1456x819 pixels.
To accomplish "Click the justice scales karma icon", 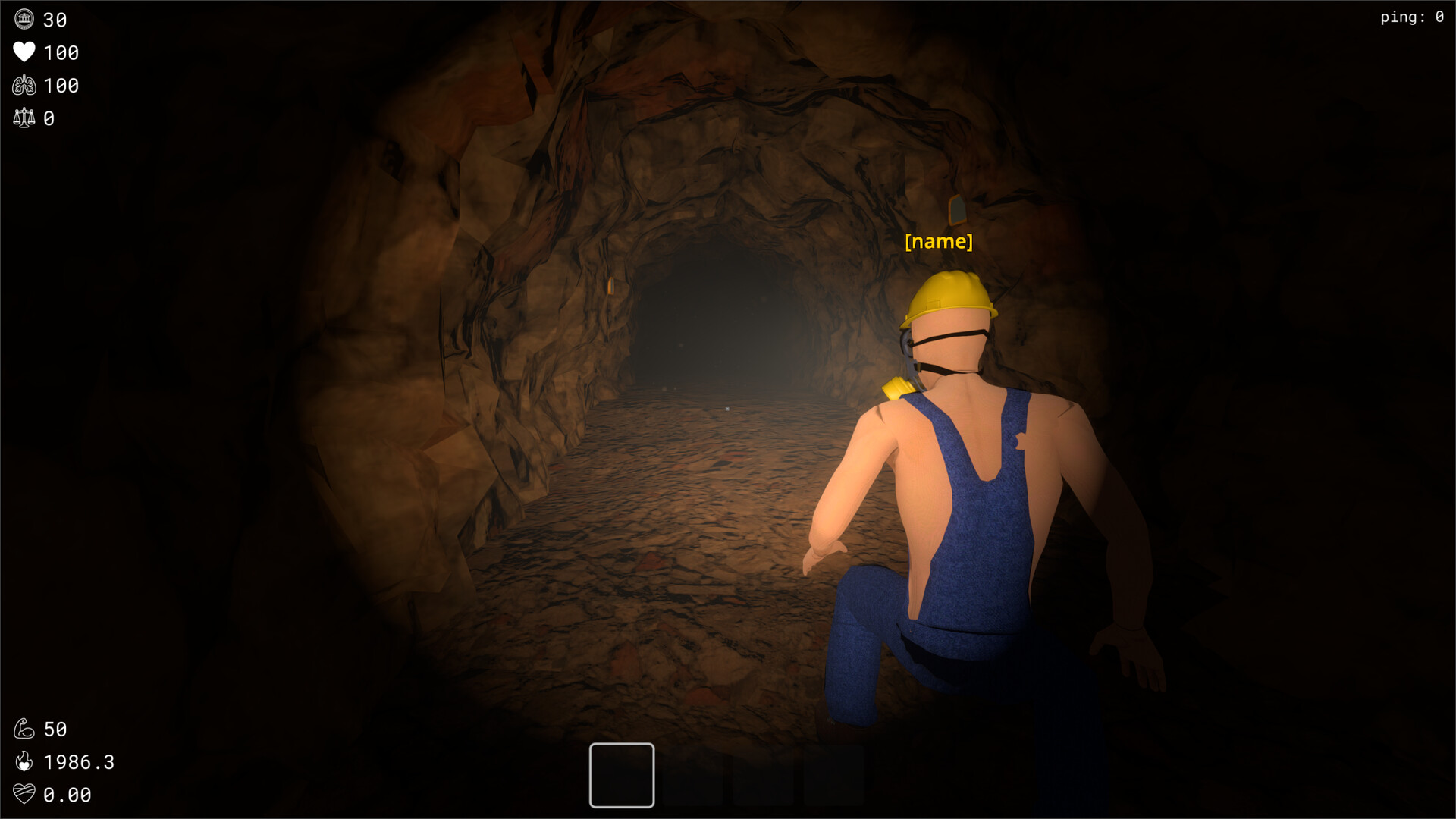I will (x=25, y=118).
